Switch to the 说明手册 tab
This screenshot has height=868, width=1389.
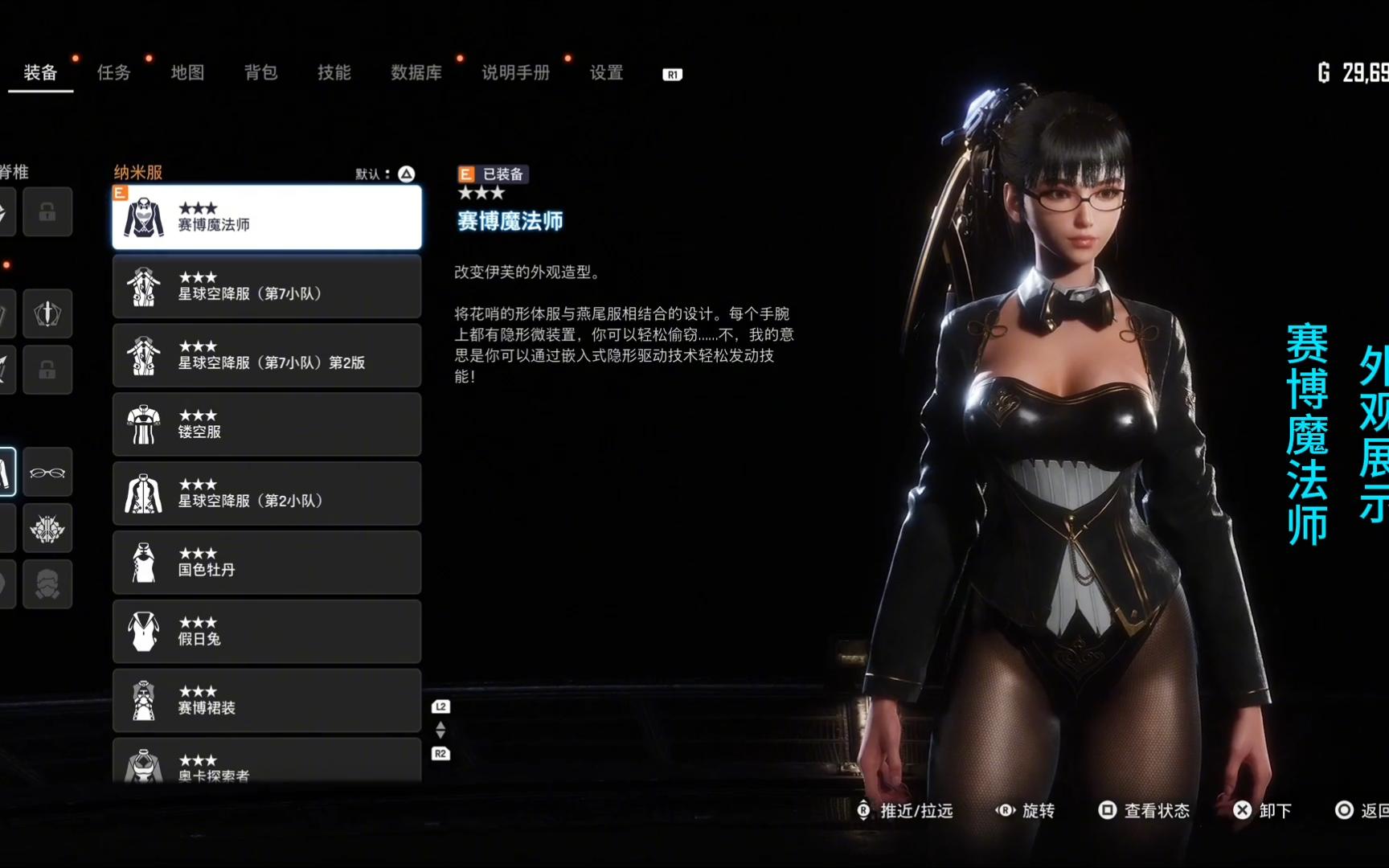click(515, 73)
